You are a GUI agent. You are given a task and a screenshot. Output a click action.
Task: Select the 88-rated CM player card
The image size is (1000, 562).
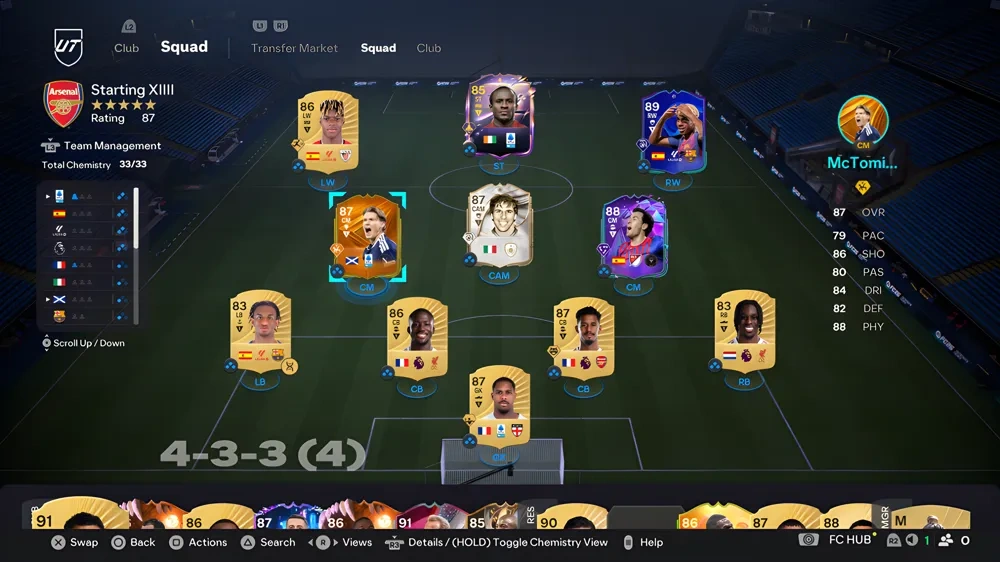[x=633, y=235]
